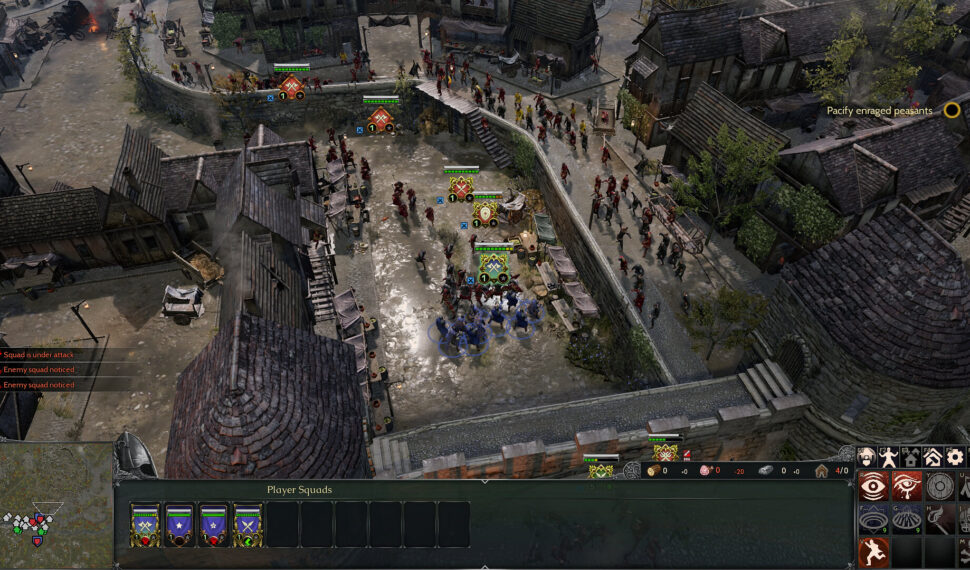Activate the red eye with waves ability
Image resolution: width=970 pixels, height=570 pixels.
pyautogui.click(x=873, y=487)
